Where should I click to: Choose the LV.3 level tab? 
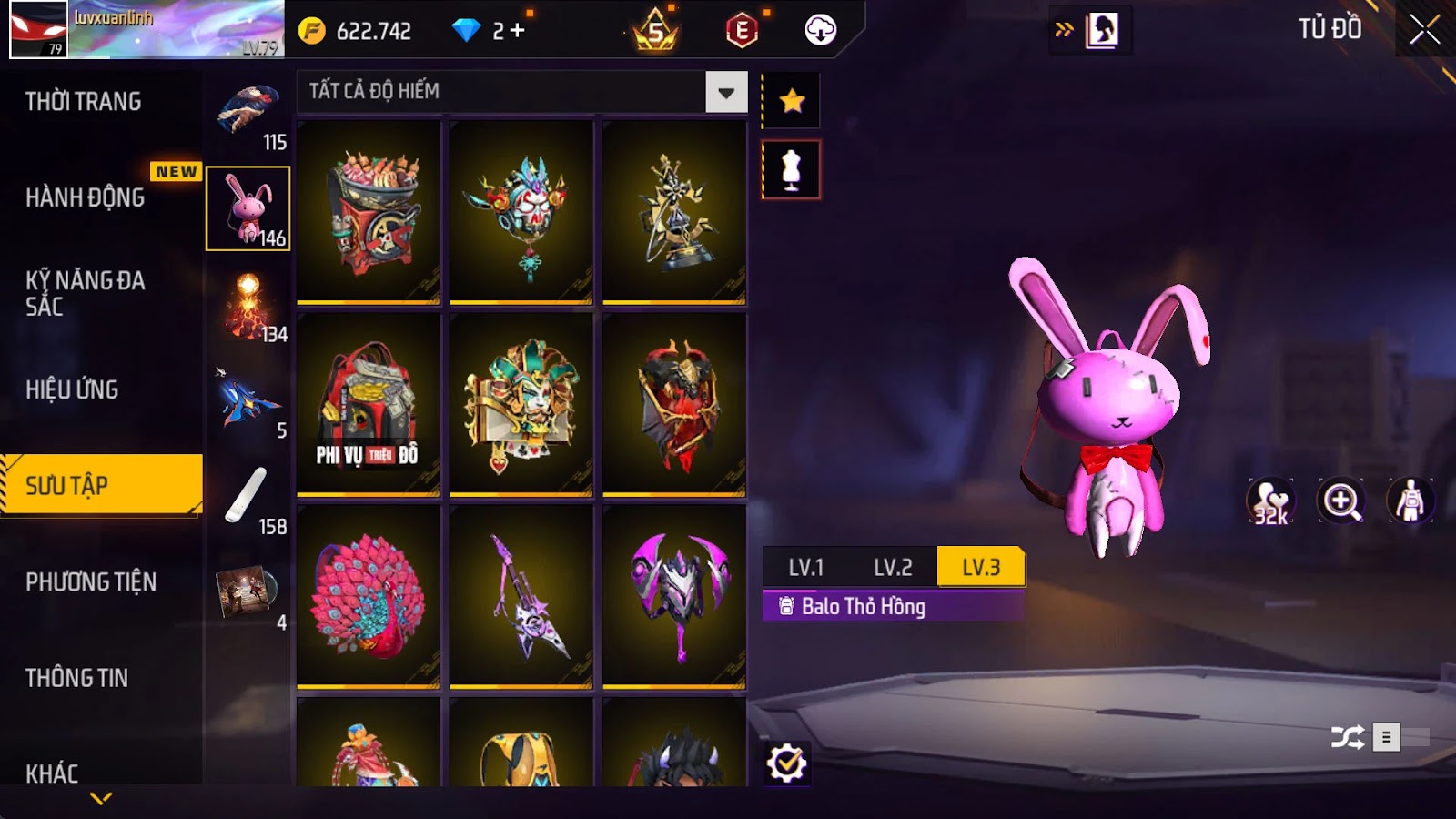(x=981, y=568)
